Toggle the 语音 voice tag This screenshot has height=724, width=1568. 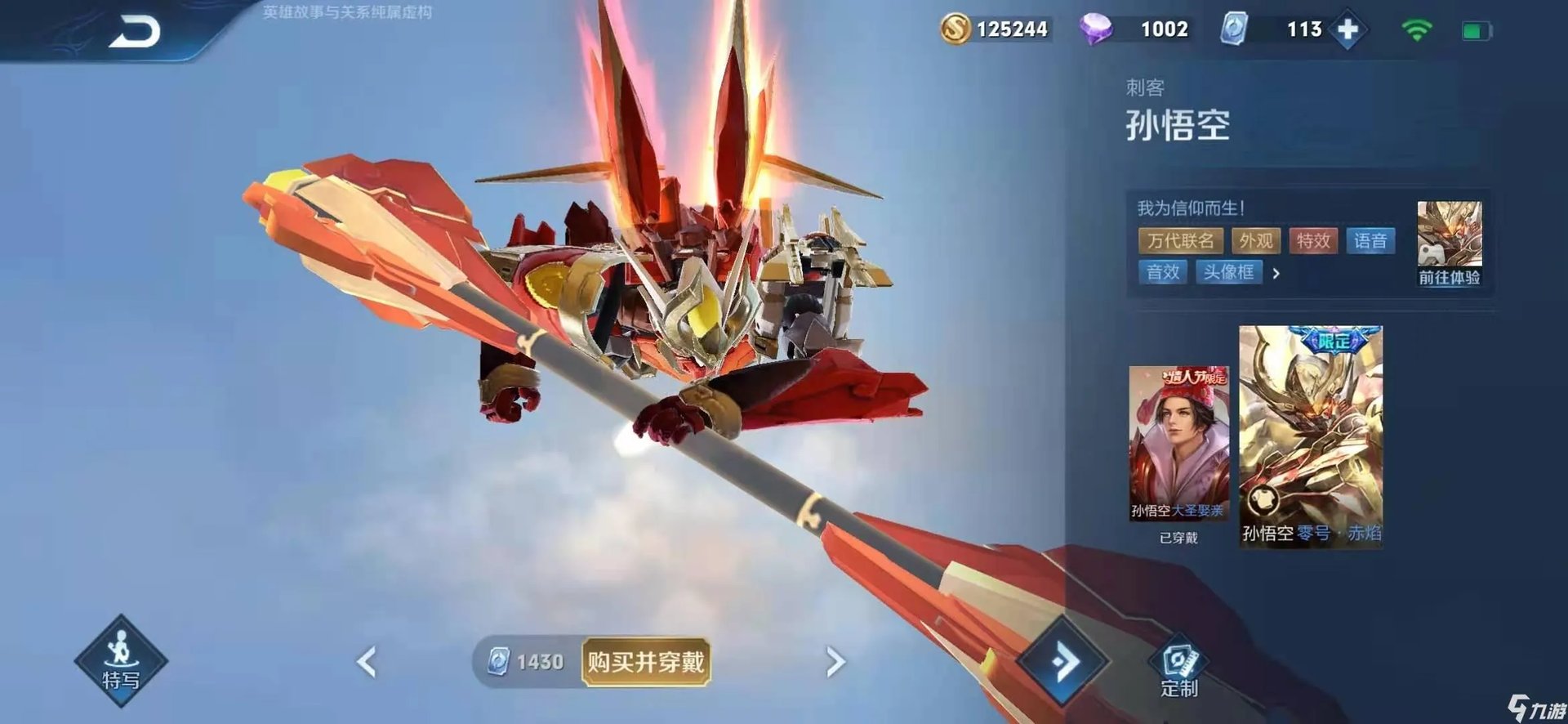tap(1371, 241)
